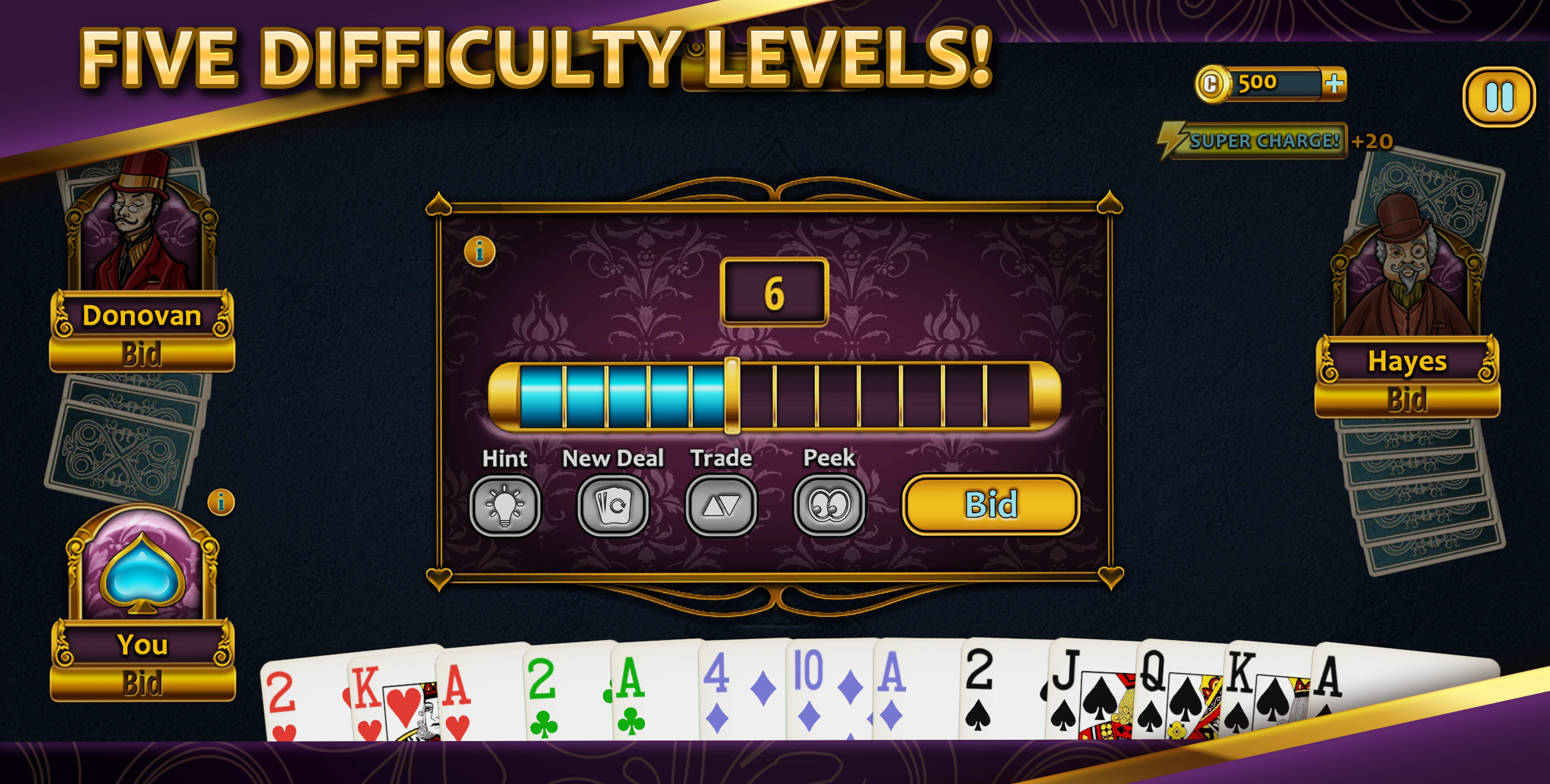Screen dimensions: 1550x784
Task: Click the Hint lightbulb icon
Action: point(503,508)
